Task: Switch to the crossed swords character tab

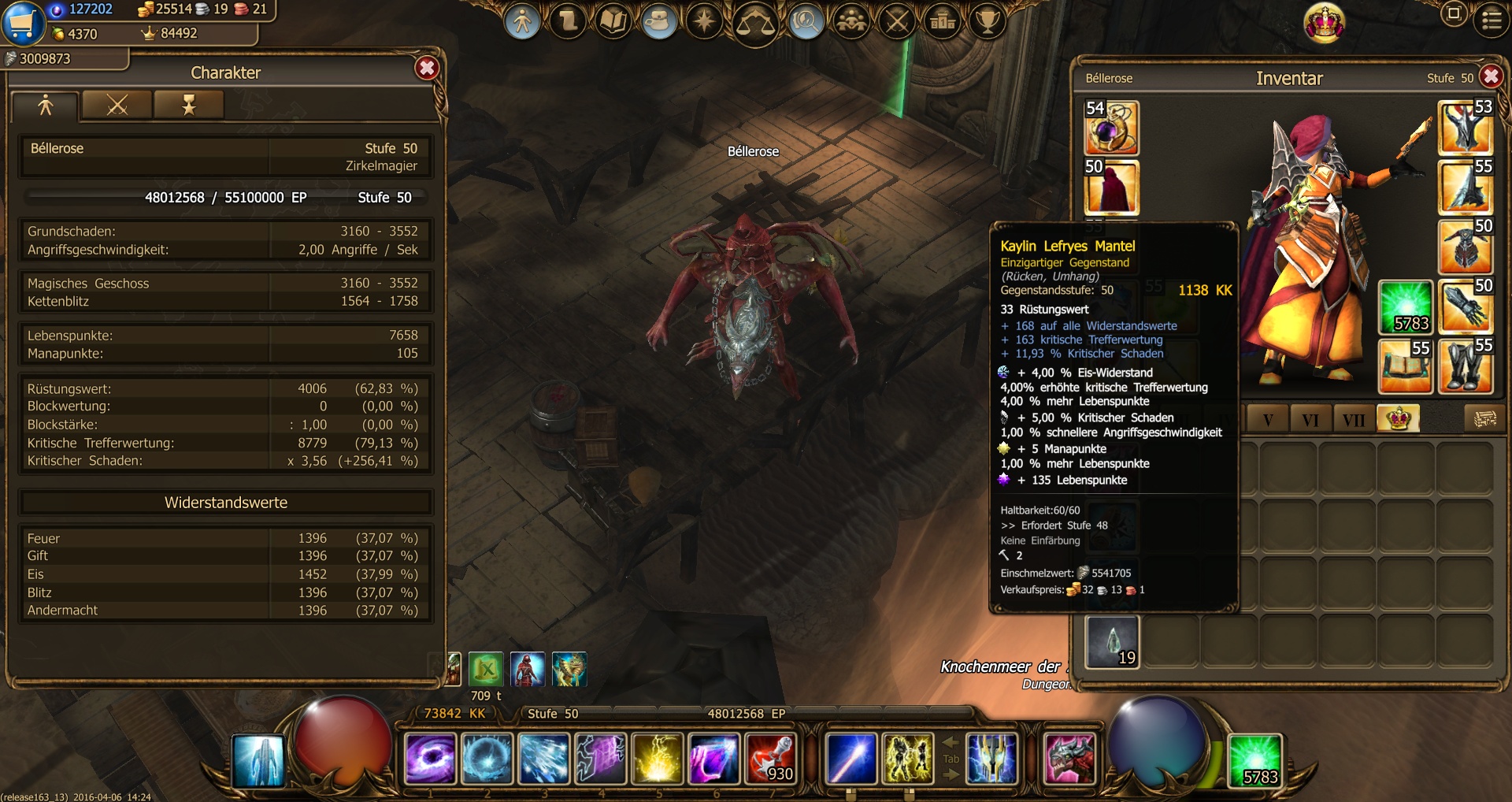Action: point(117,105)
